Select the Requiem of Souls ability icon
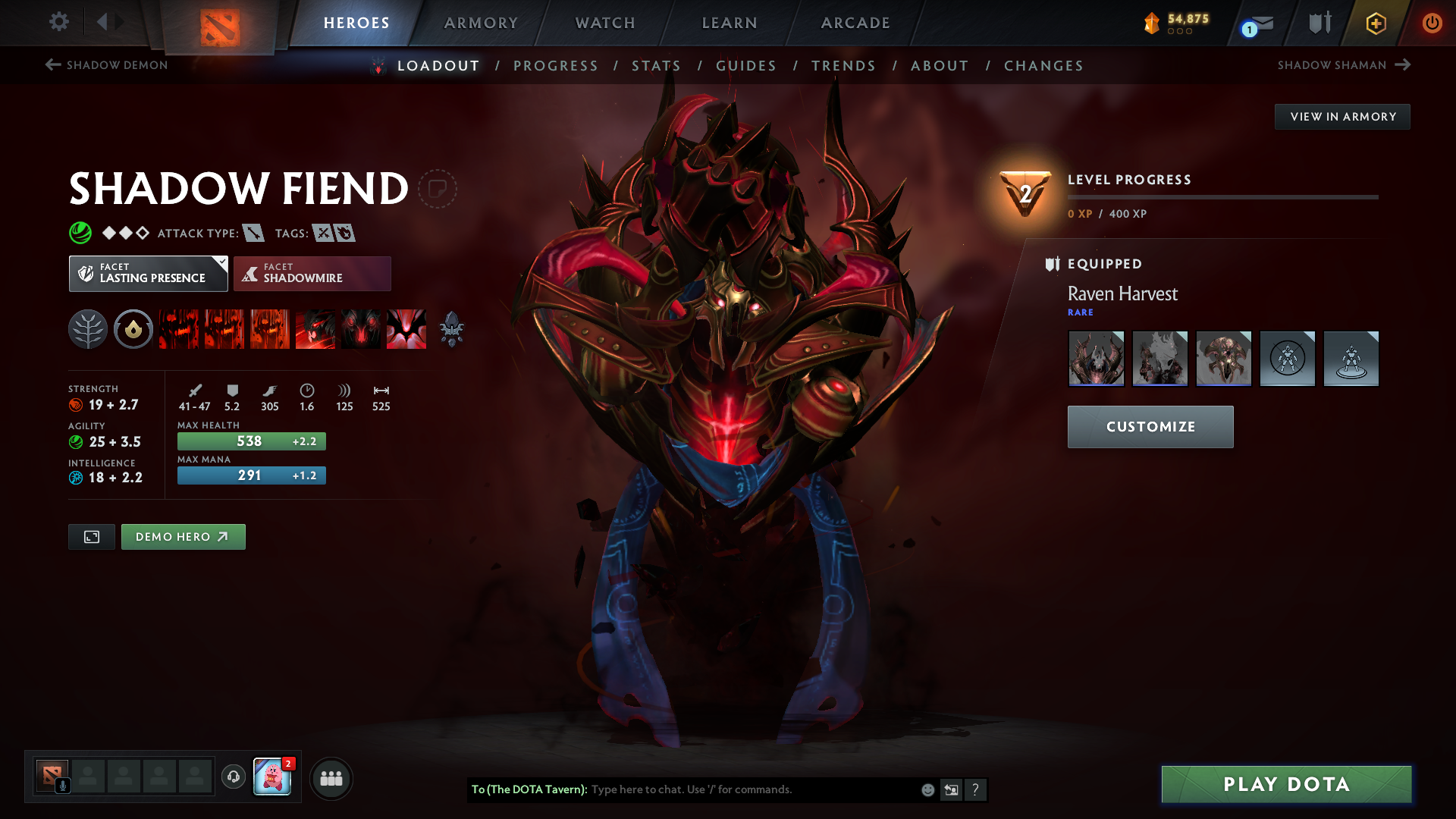This screenshot has height=819, width=1456. [x=406, y=329]
